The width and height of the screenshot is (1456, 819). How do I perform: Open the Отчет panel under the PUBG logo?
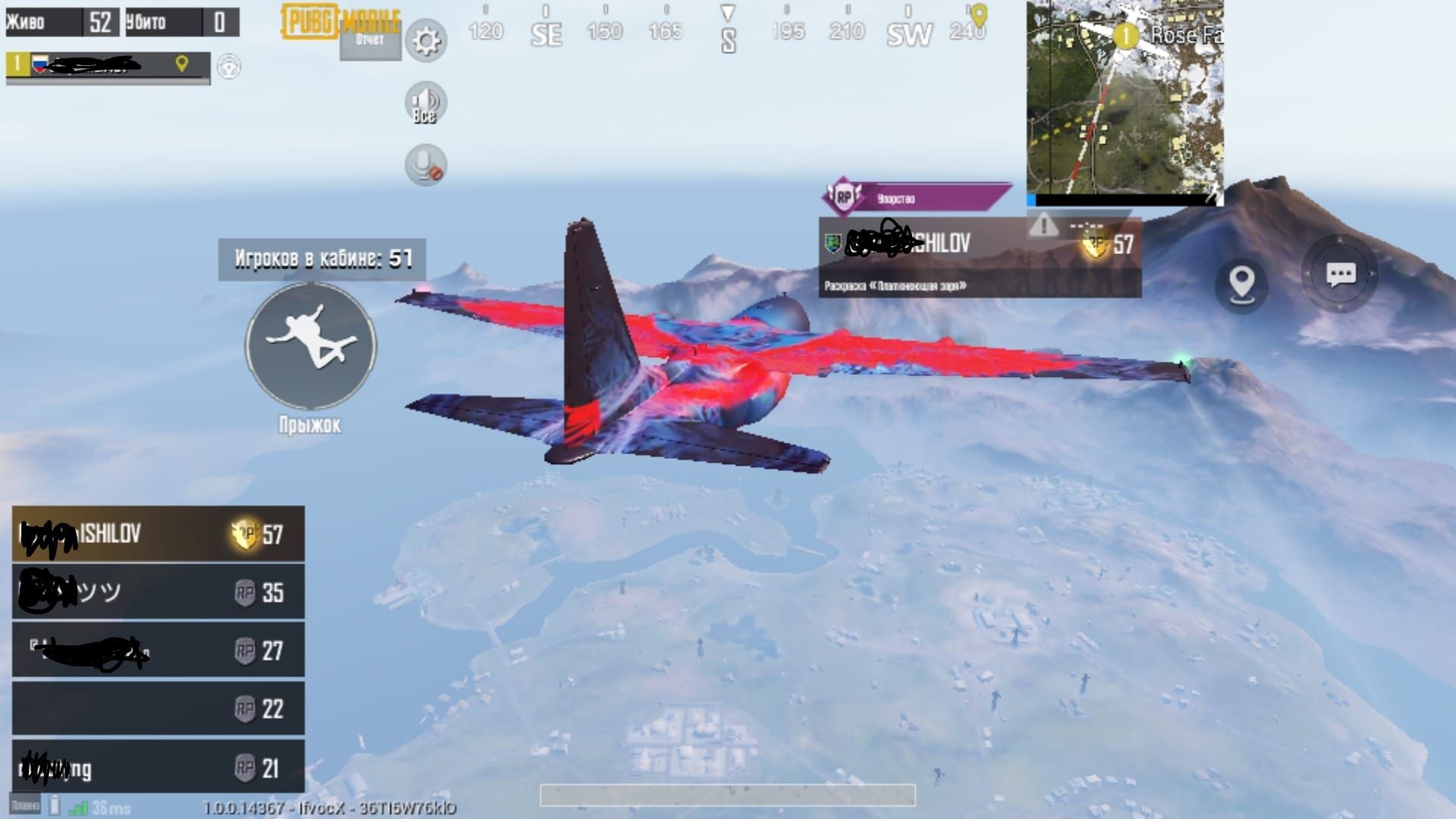tap(369, 42)
